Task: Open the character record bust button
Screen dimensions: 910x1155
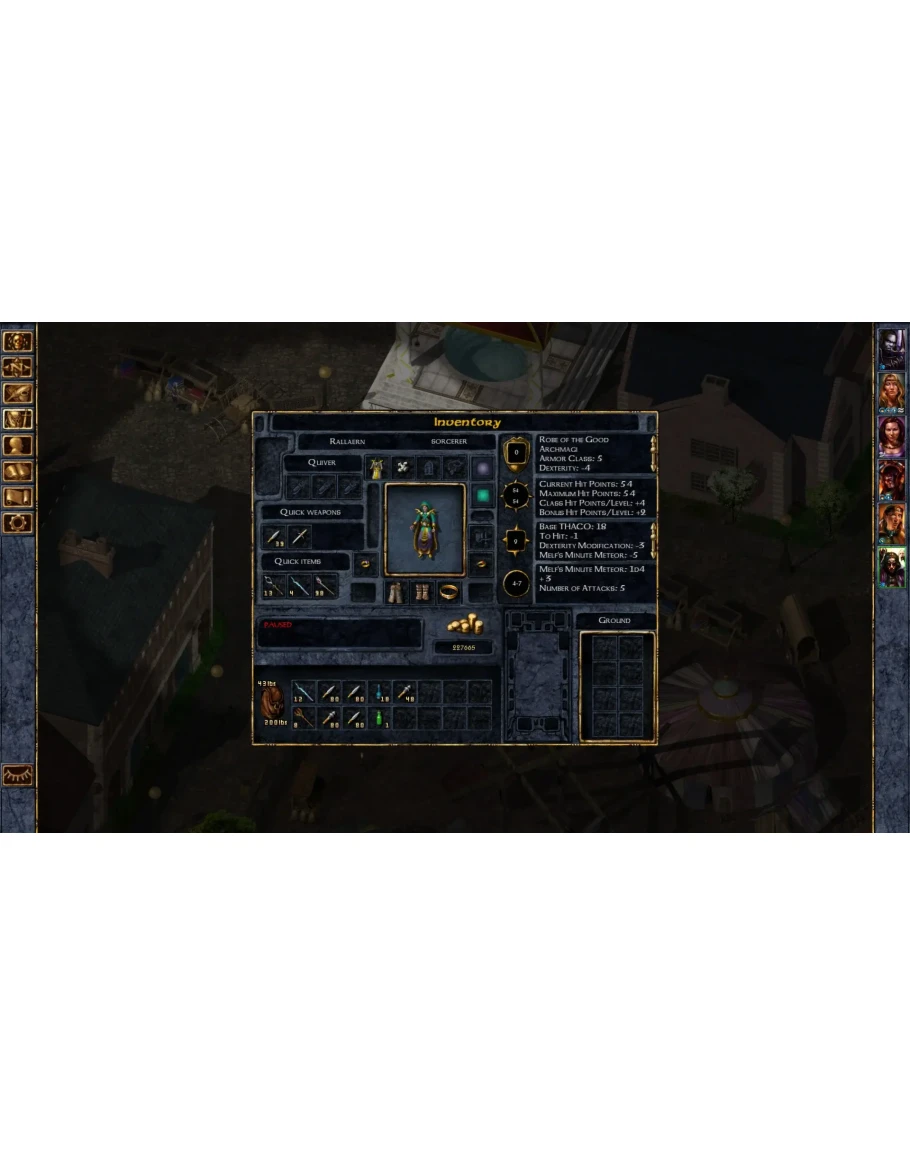Action: (19, 445)
